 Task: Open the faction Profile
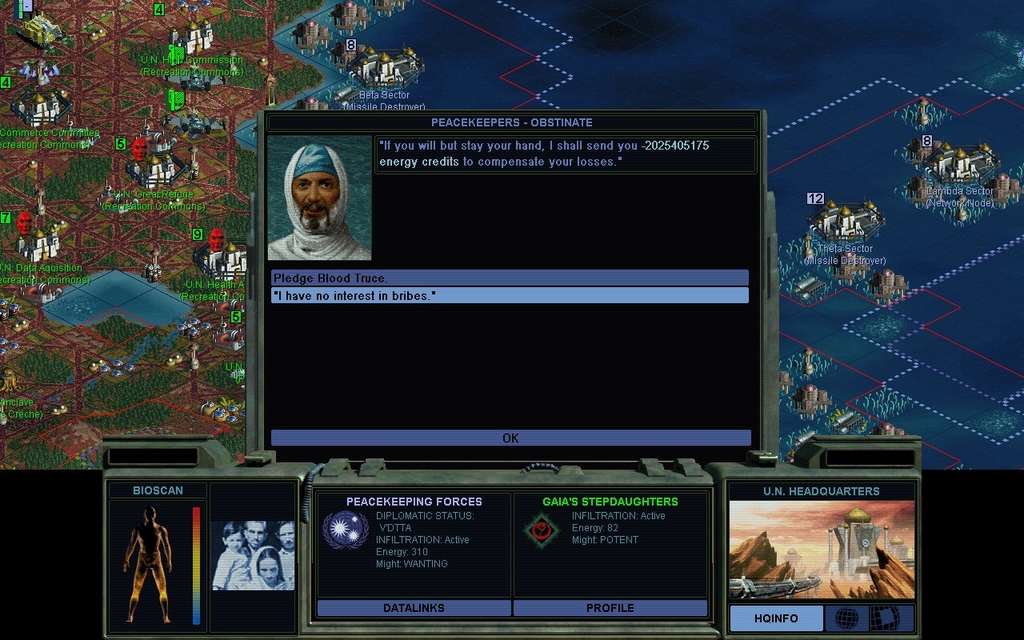tap(610, 608)
